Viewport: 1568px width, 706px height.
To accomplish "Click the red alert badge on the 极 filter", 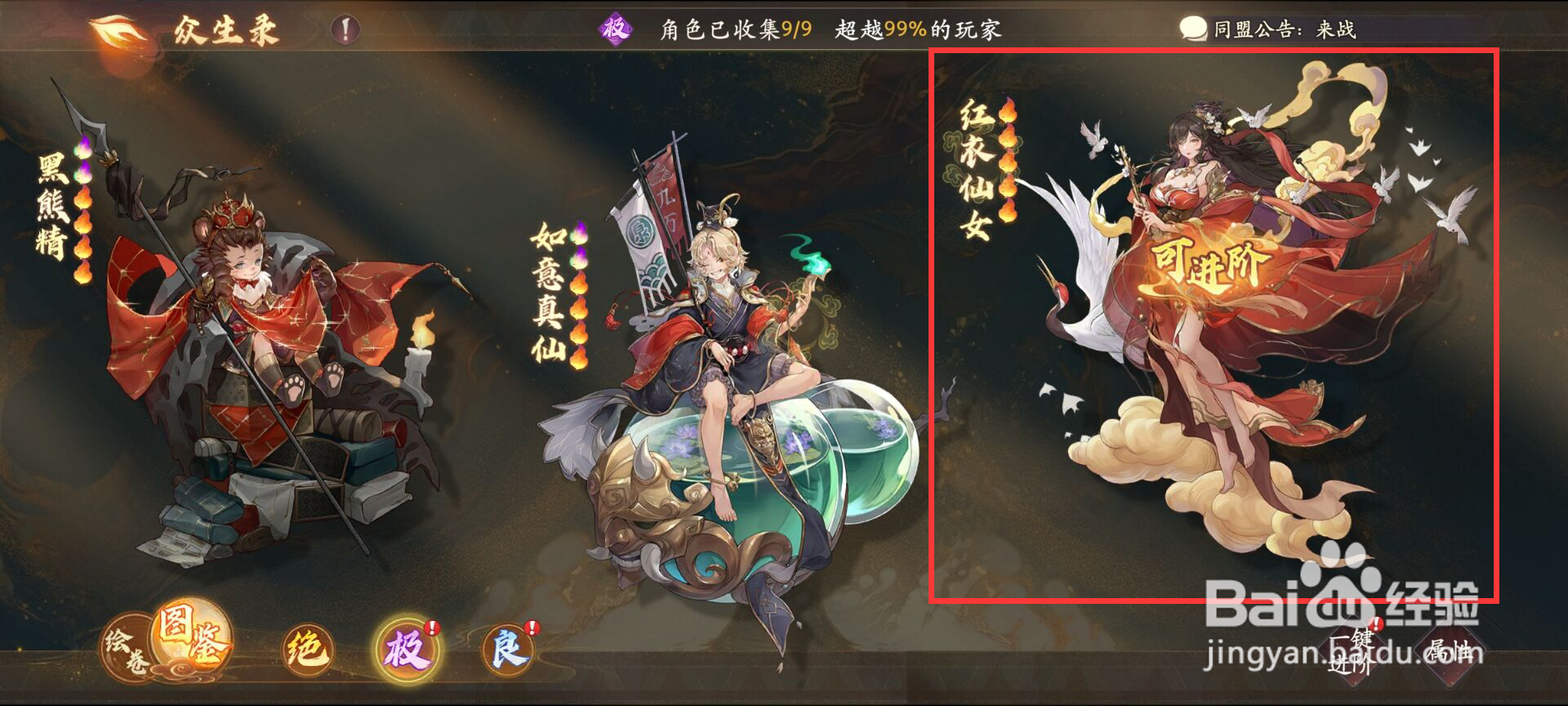I will [432, 627].
